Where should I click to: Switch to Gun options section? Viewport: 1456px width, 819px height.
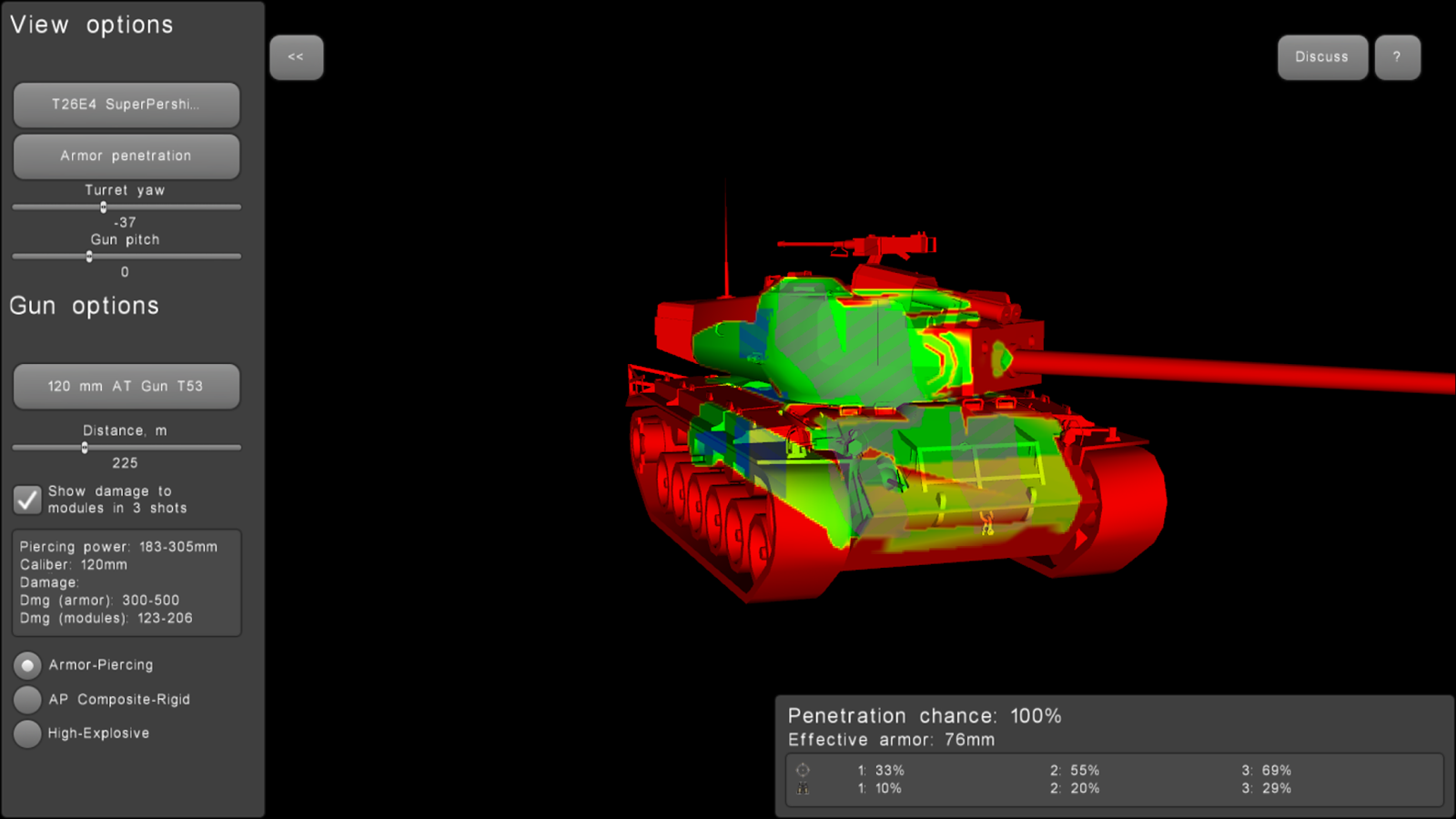tap(84, 306)
